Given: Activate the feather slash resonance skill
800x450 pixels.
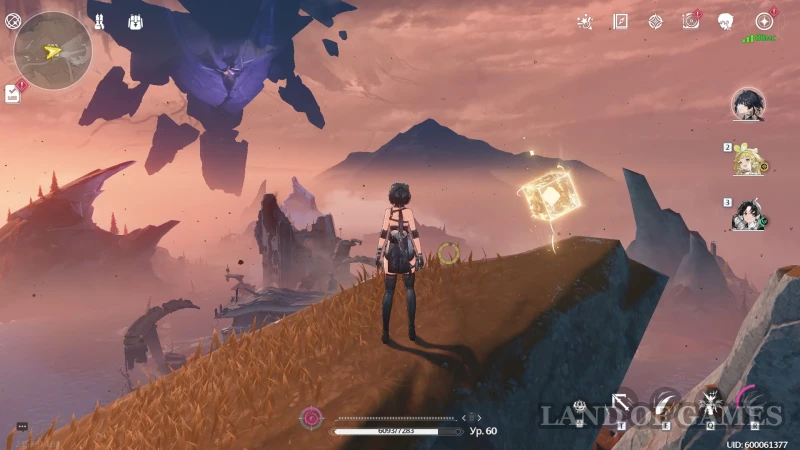Looking at the screenshot, I should (666, 403).
